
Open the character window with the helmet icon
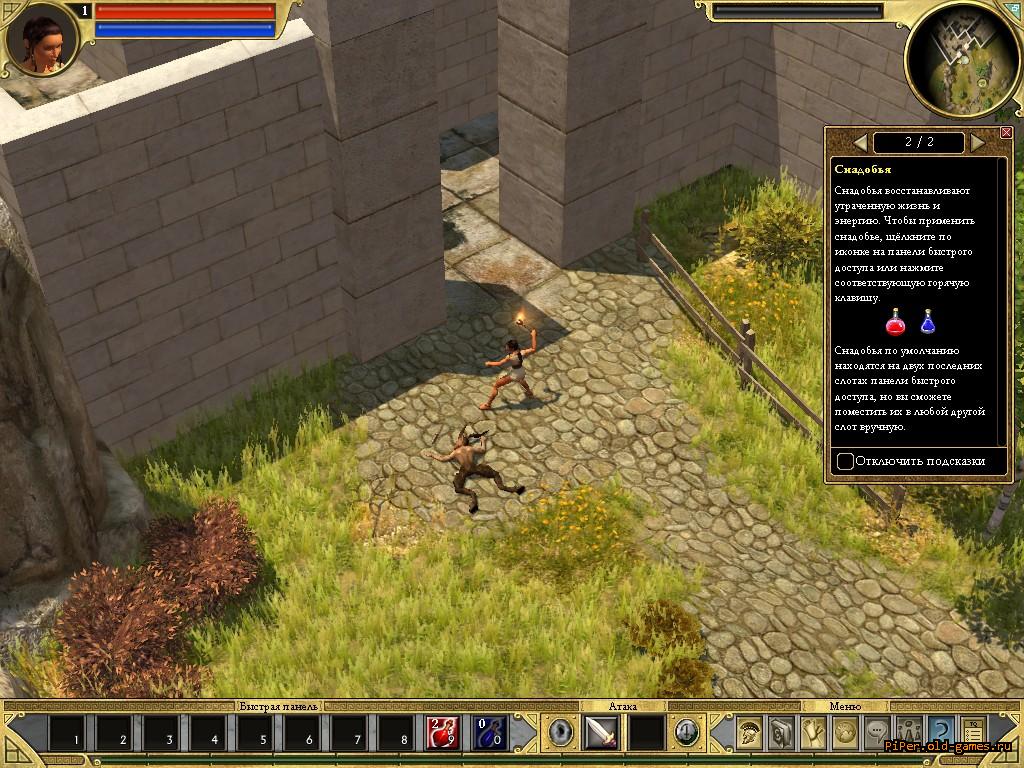(x=750, y=733)
